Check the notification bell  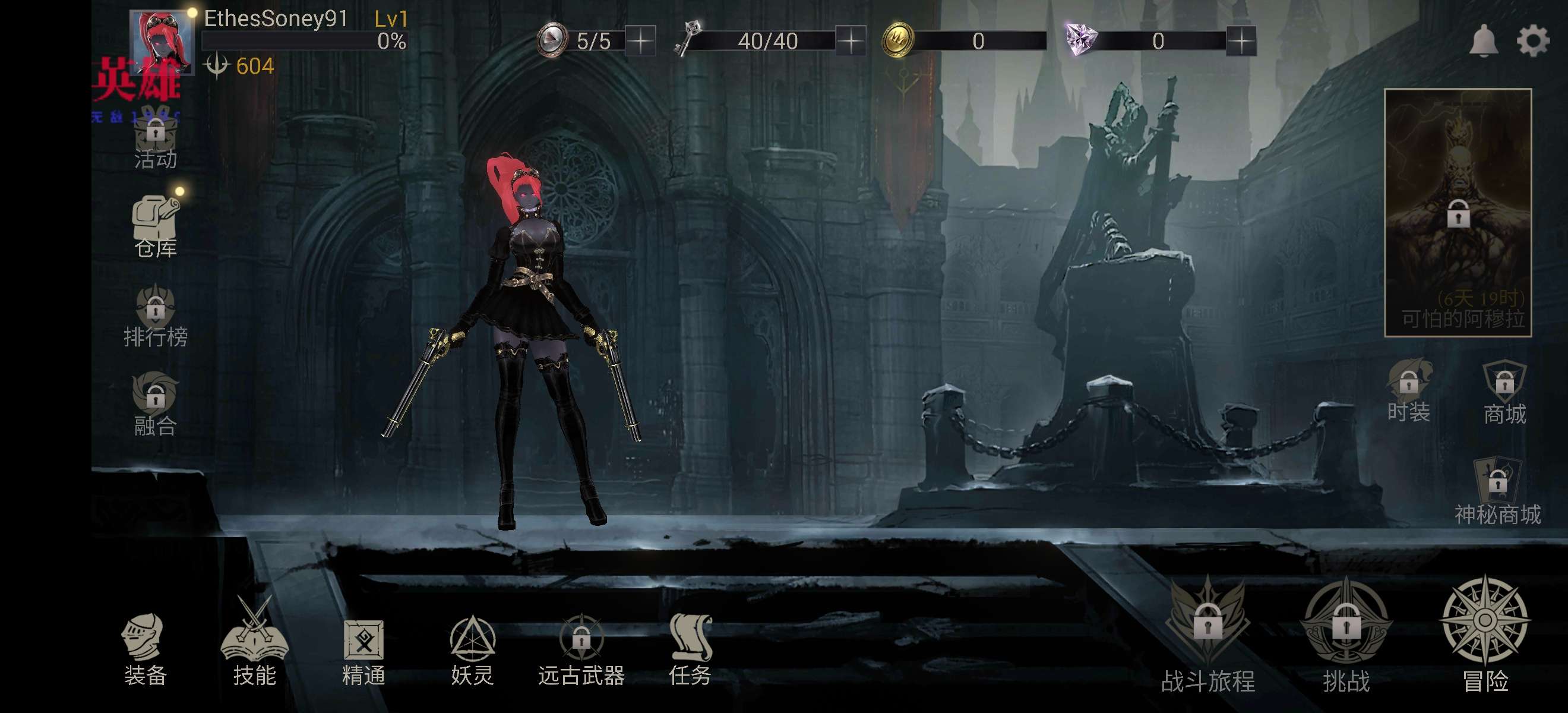tap(1484, 42)
